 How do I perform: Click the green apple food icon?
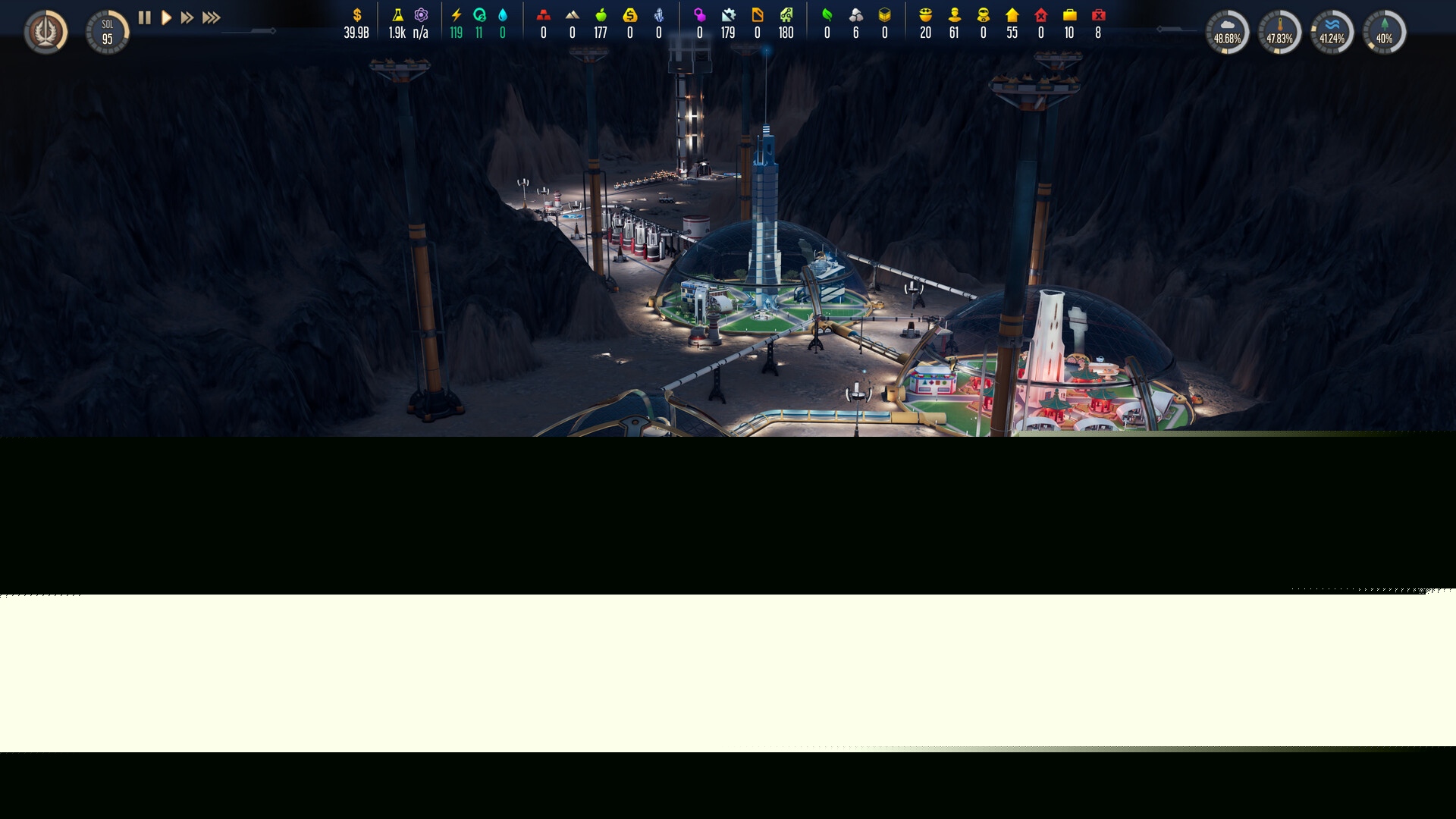(x=601, y=15)
